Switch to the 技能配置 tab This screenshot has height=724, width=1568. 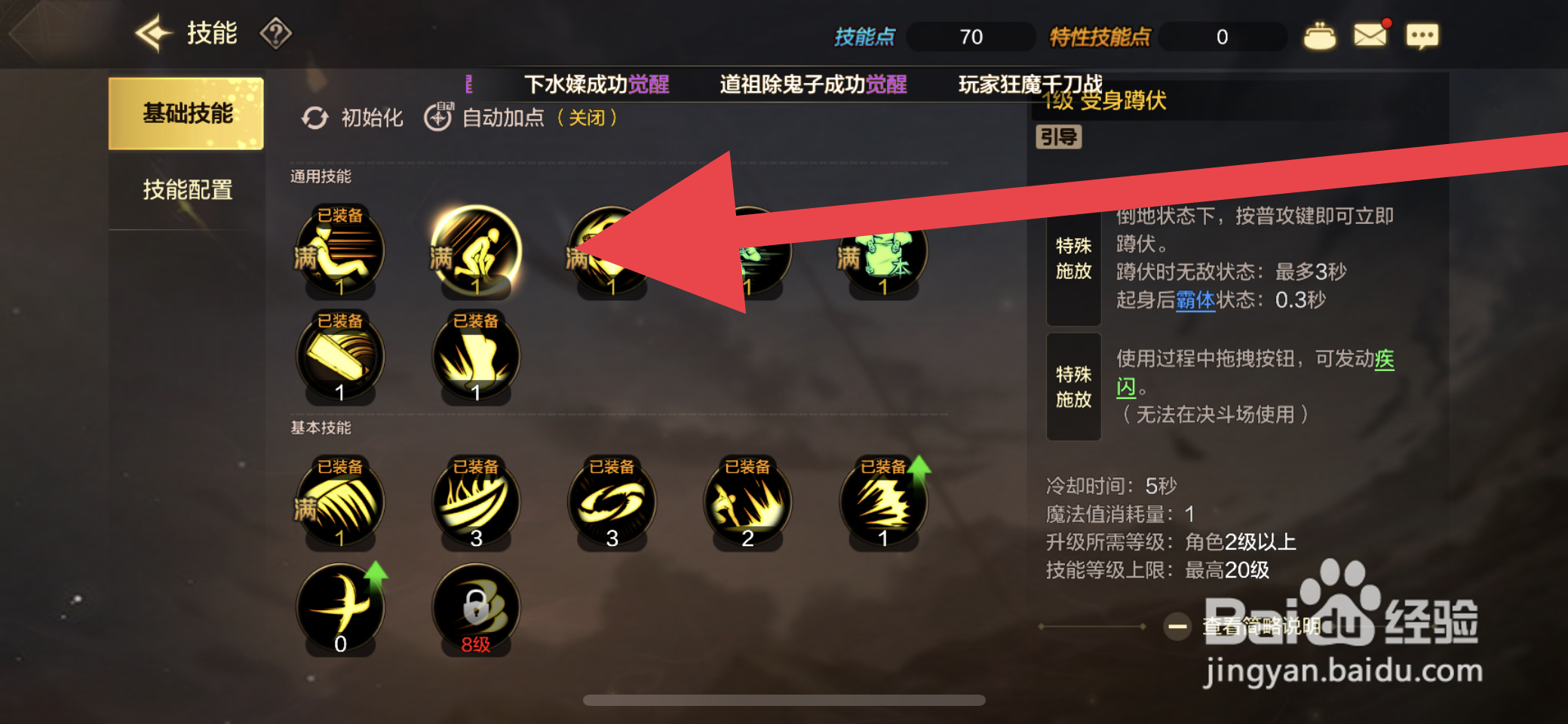(x=188, y=190)
